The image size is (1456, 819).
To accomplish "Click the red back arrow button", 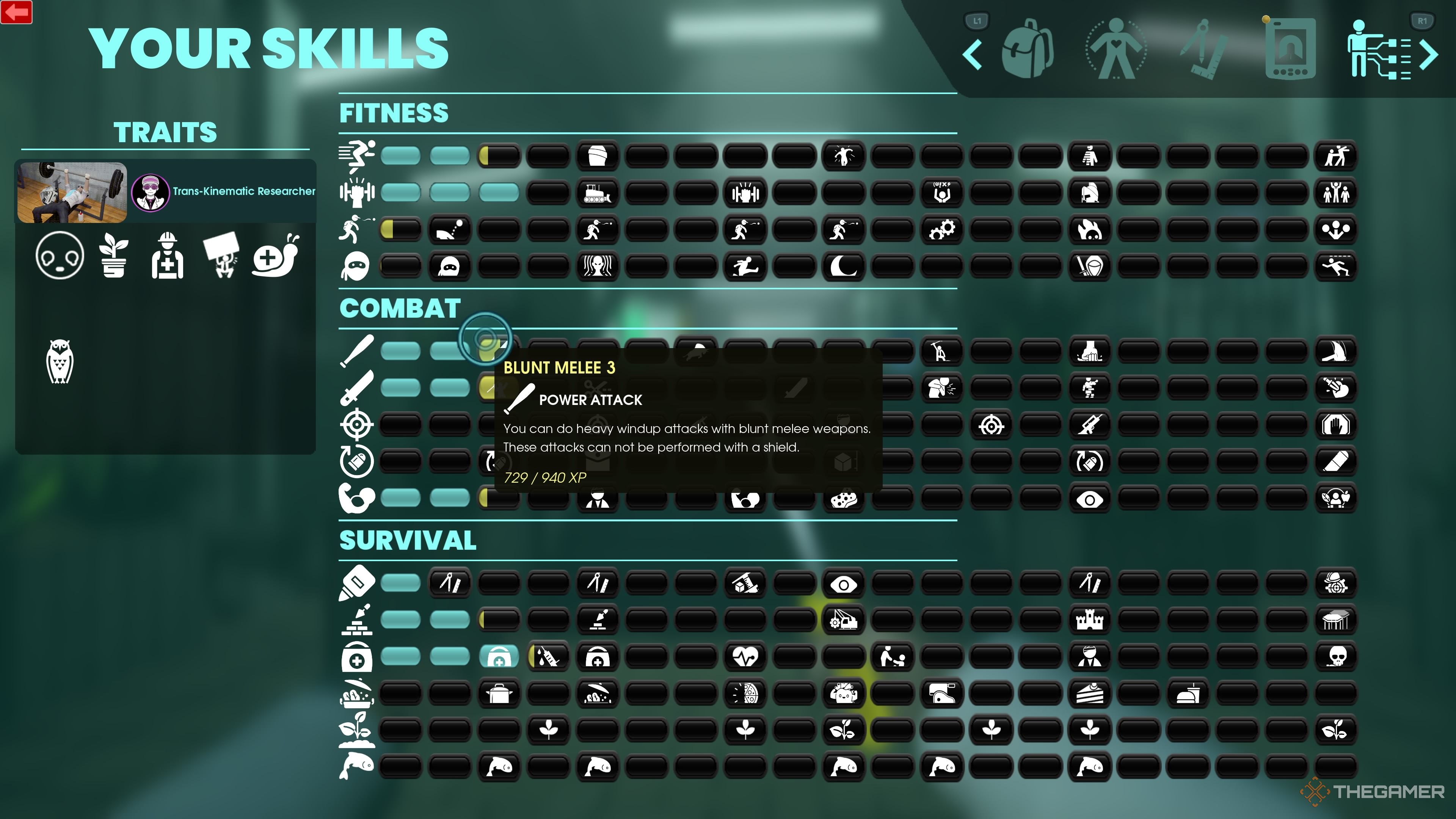I will pyautogui.click(x=17, y=11).
